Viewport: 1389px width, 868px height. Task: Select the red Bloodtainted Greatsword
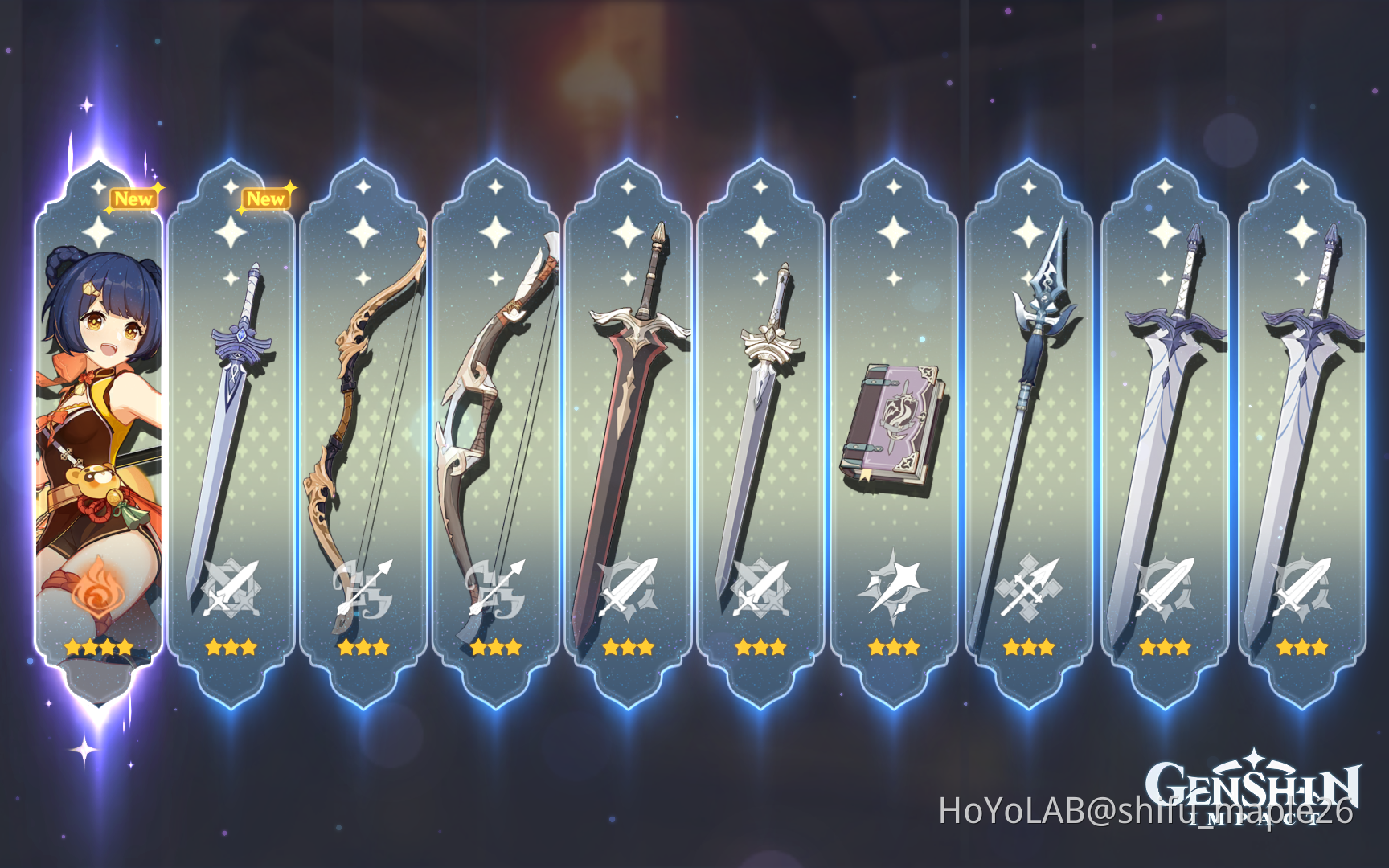631,402
